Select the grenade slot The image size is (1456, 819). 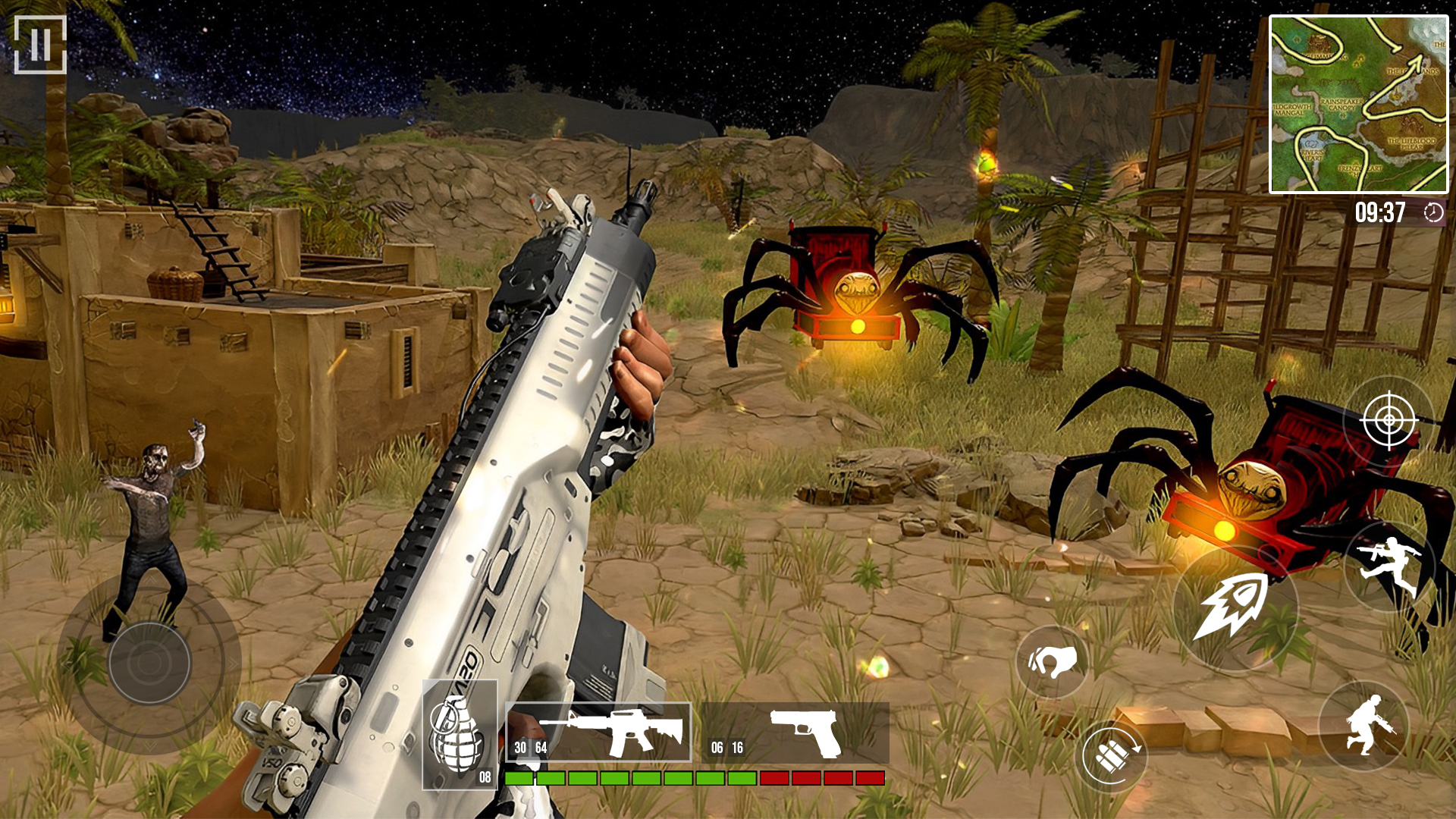click(460, 734)
